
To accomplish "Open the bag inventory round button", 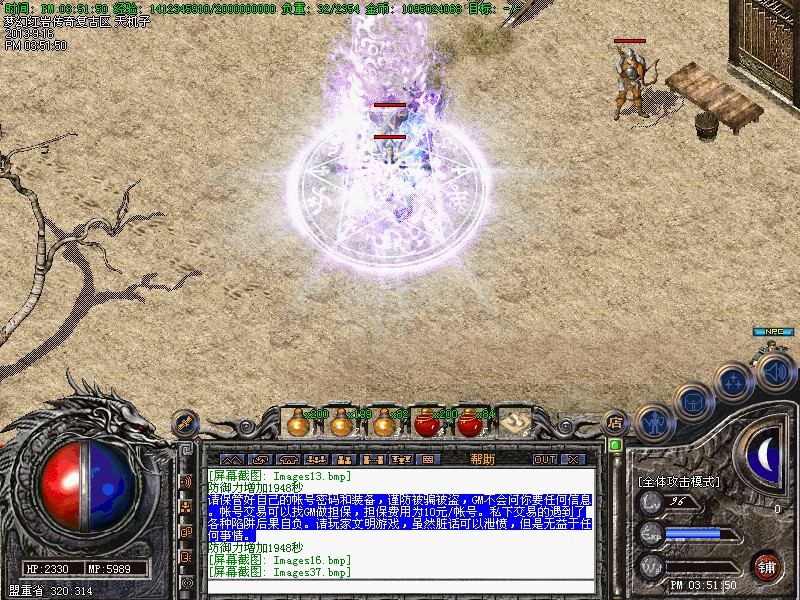I will coord(692,402).
